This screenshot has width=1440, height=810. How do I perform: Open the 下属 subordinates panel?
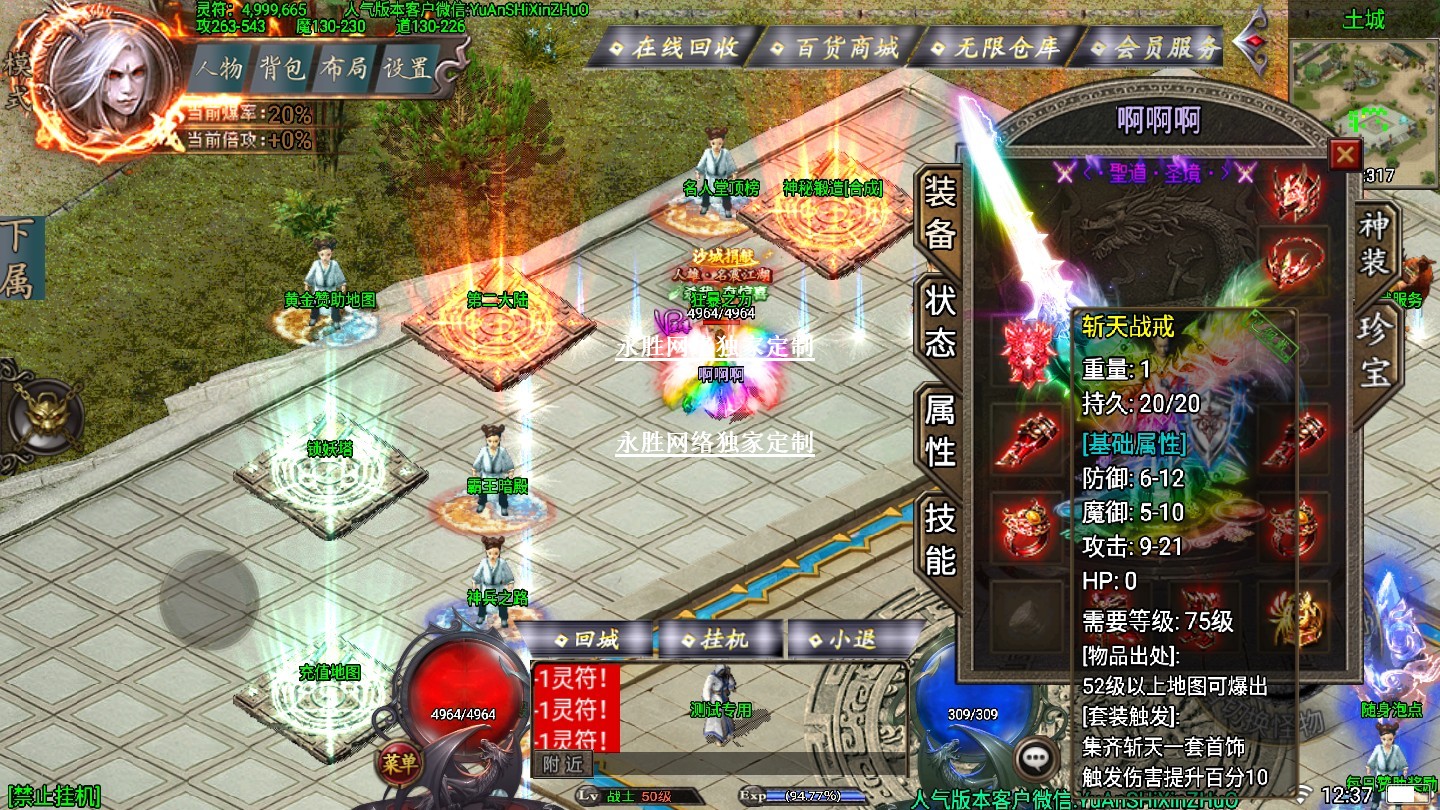(x=17, y=258)
